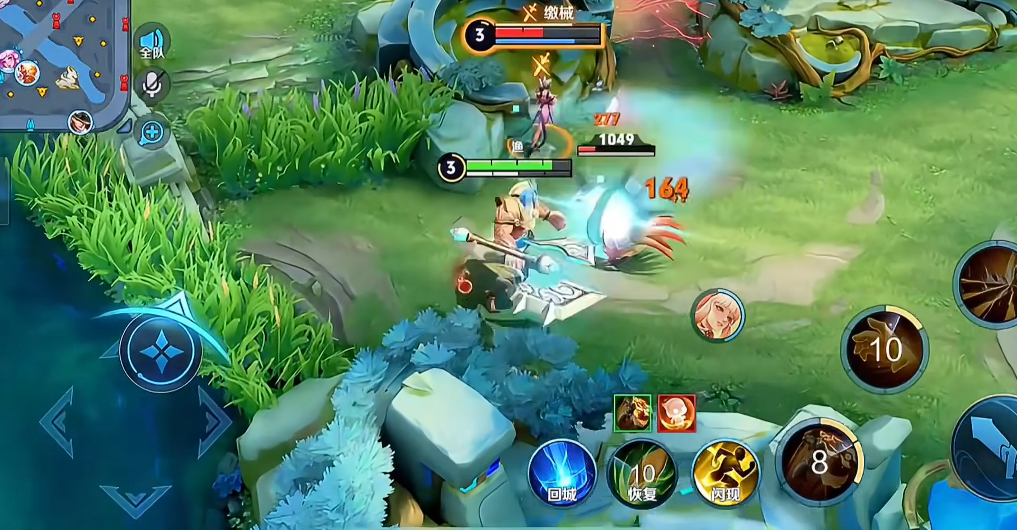Select the red-bordered icon above the skills
The width and height of the screenshot is (1017, 530).
(677, 412)
